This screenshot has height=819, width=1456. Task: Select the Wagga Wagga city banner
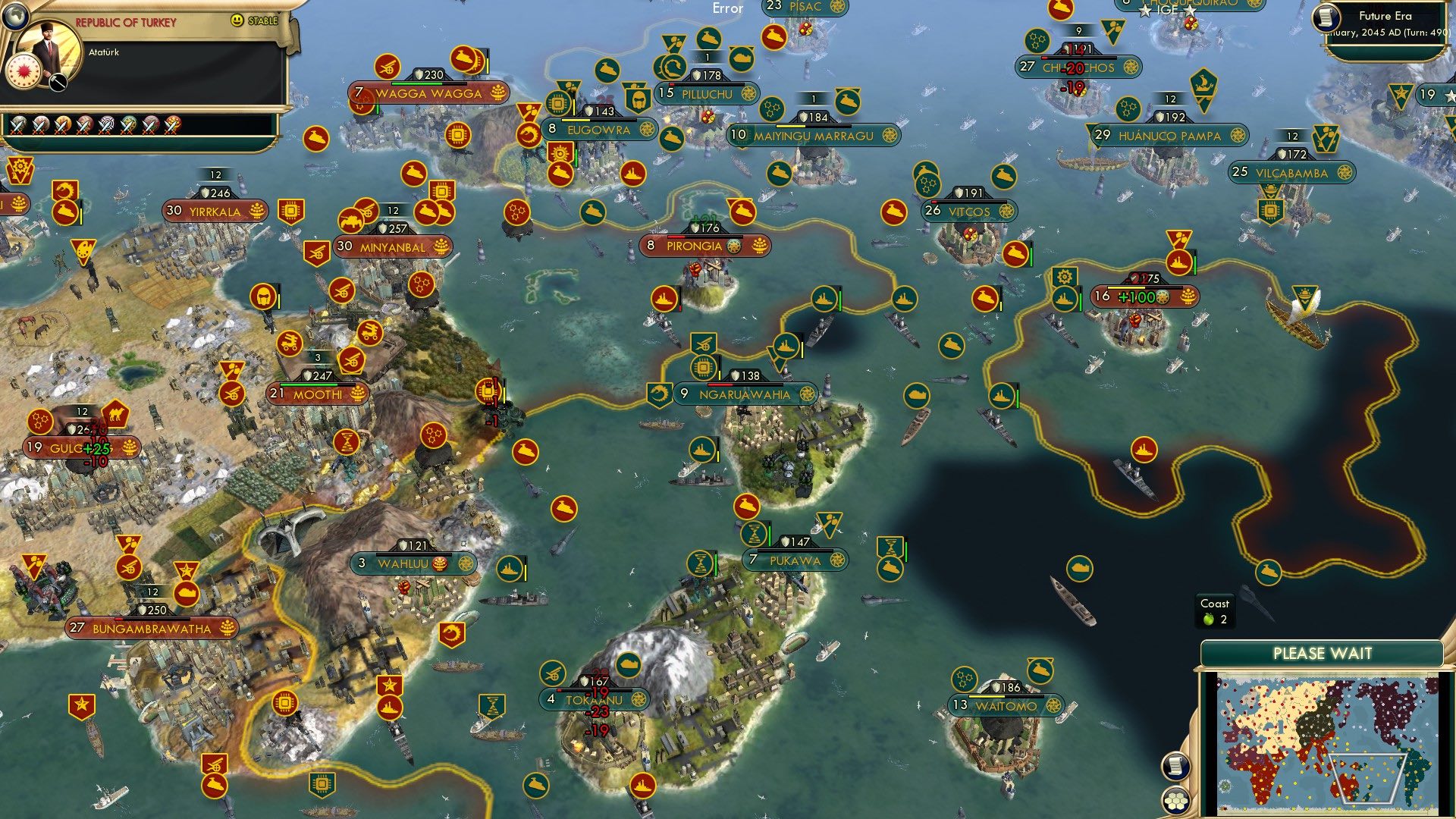click(428, 92)
